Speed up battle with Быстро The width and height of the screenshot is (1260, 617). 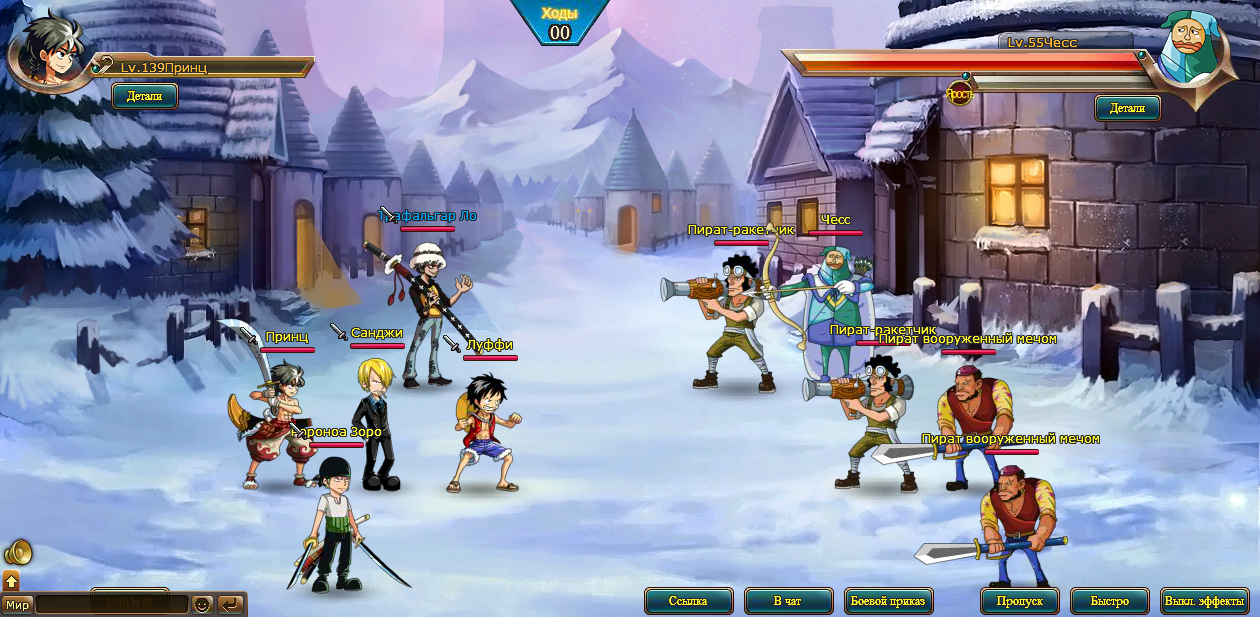pos(1109,601)
